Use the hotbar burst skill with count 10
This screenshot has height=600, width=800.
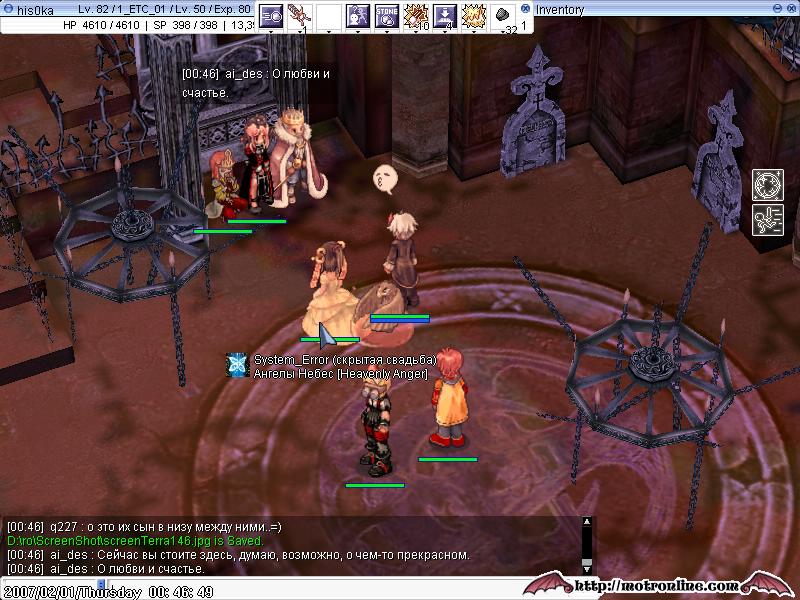(416, 15)
